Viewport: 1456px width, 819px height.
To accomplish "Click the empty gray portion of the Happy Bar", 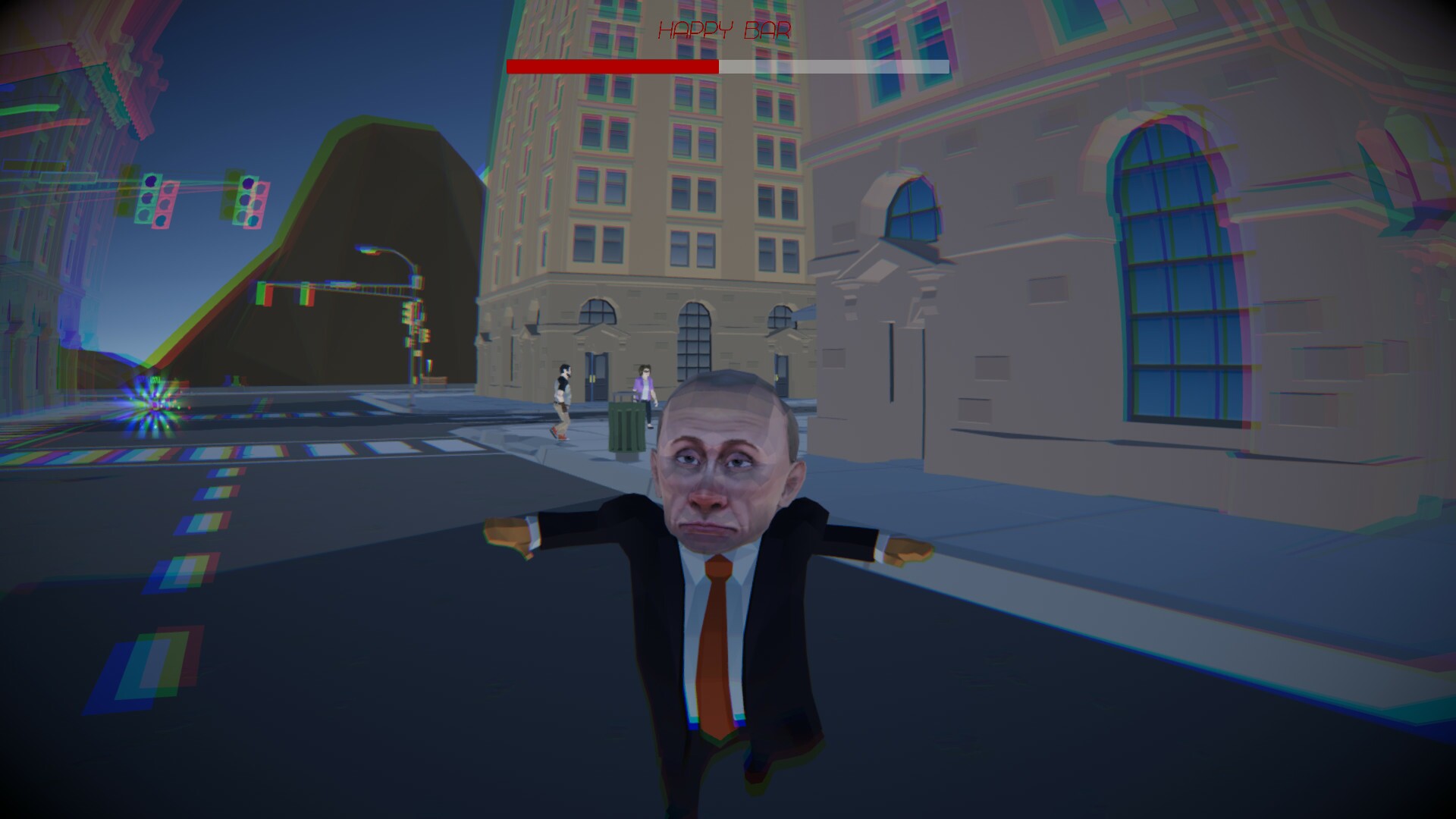I will click(834, 67).
